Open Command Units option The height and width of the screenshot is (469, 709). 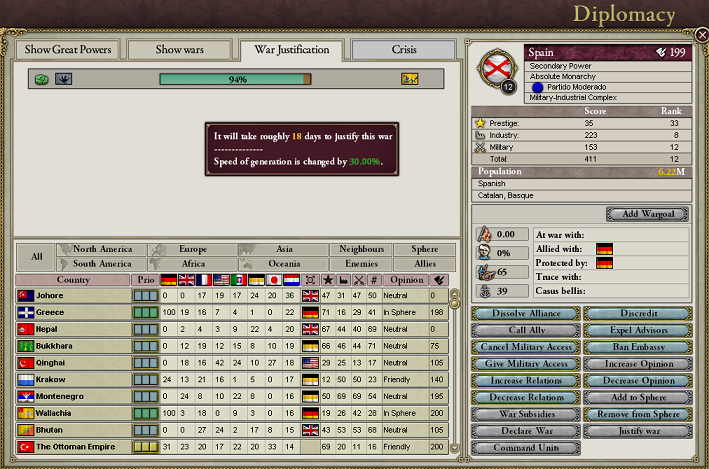pos(527,449)
